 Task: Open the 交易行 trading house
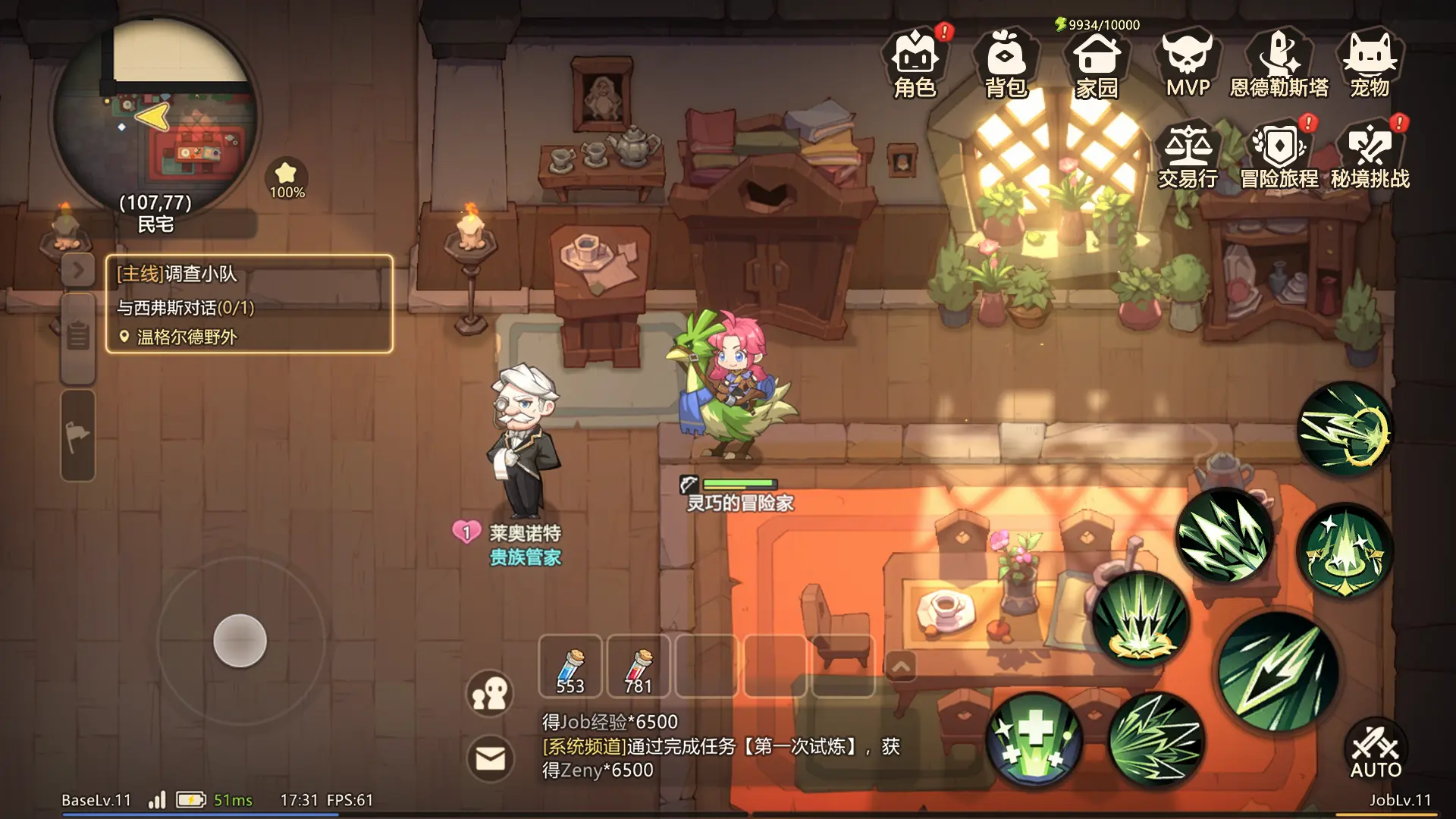pyautogui.click(x=1188, y=155)
